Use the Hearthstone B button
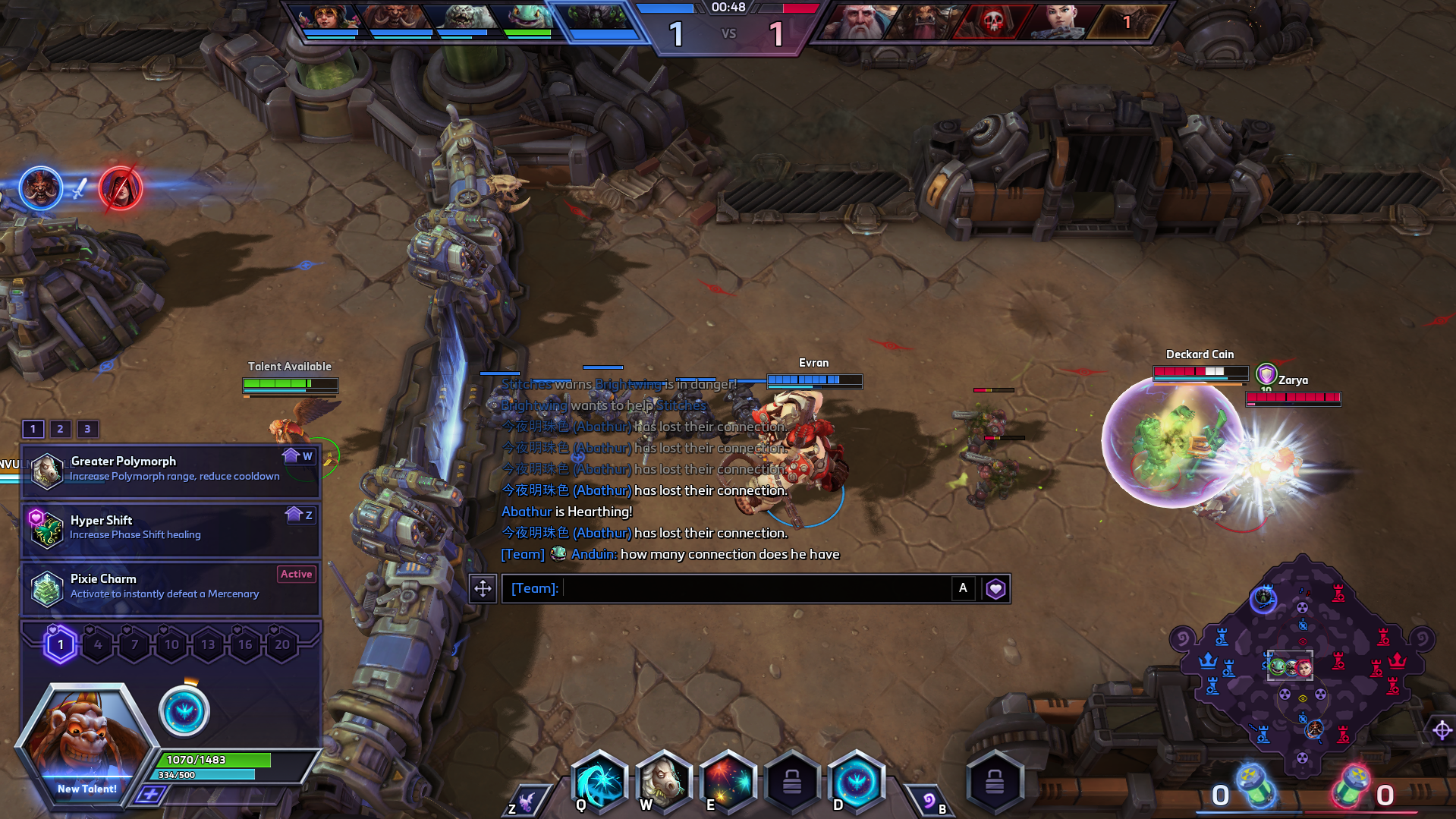The width and height of the screenshot is (1456, 819). pos(930,802)
